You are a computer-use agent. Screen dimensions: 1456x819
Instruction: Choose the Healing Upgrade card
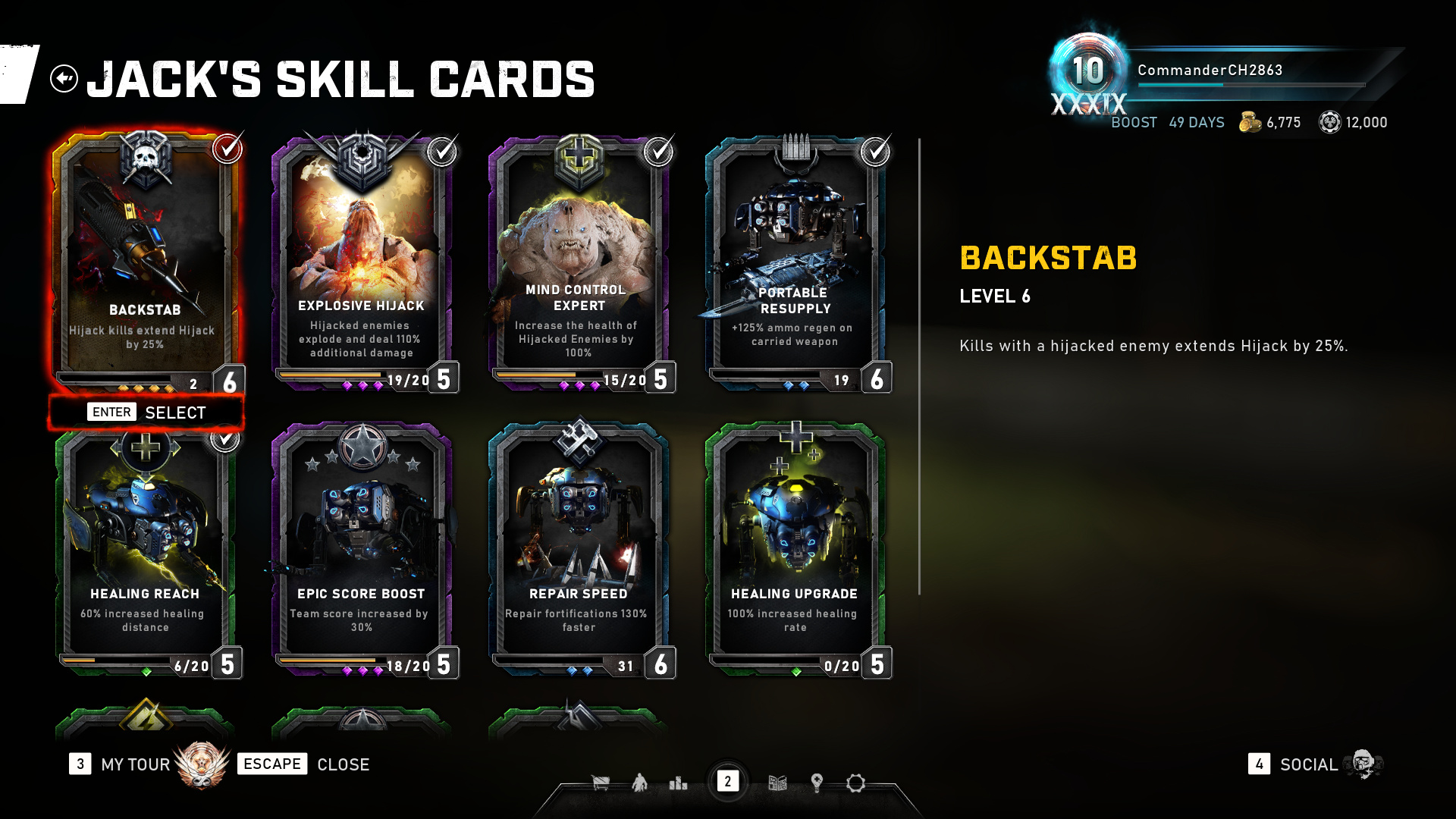tap(795, 546)
